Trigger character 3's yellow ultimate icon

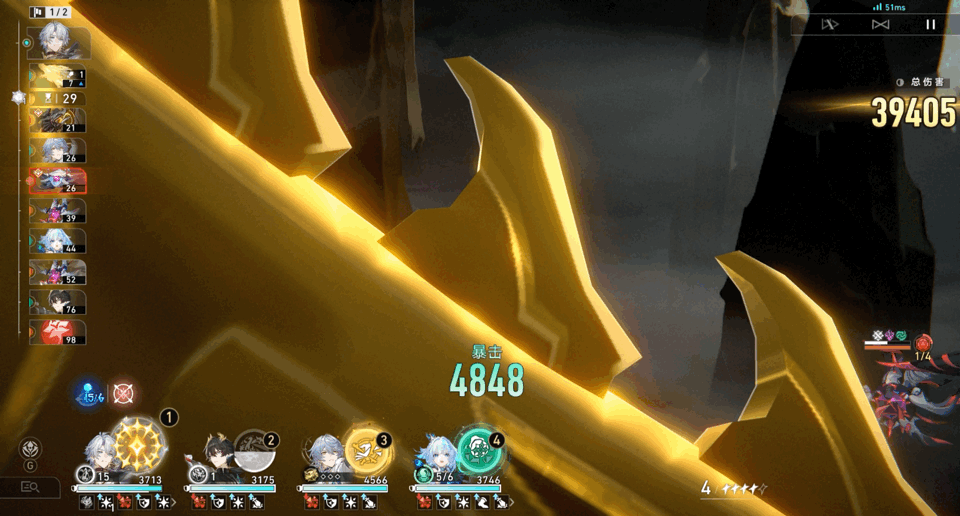click(367, 450)
